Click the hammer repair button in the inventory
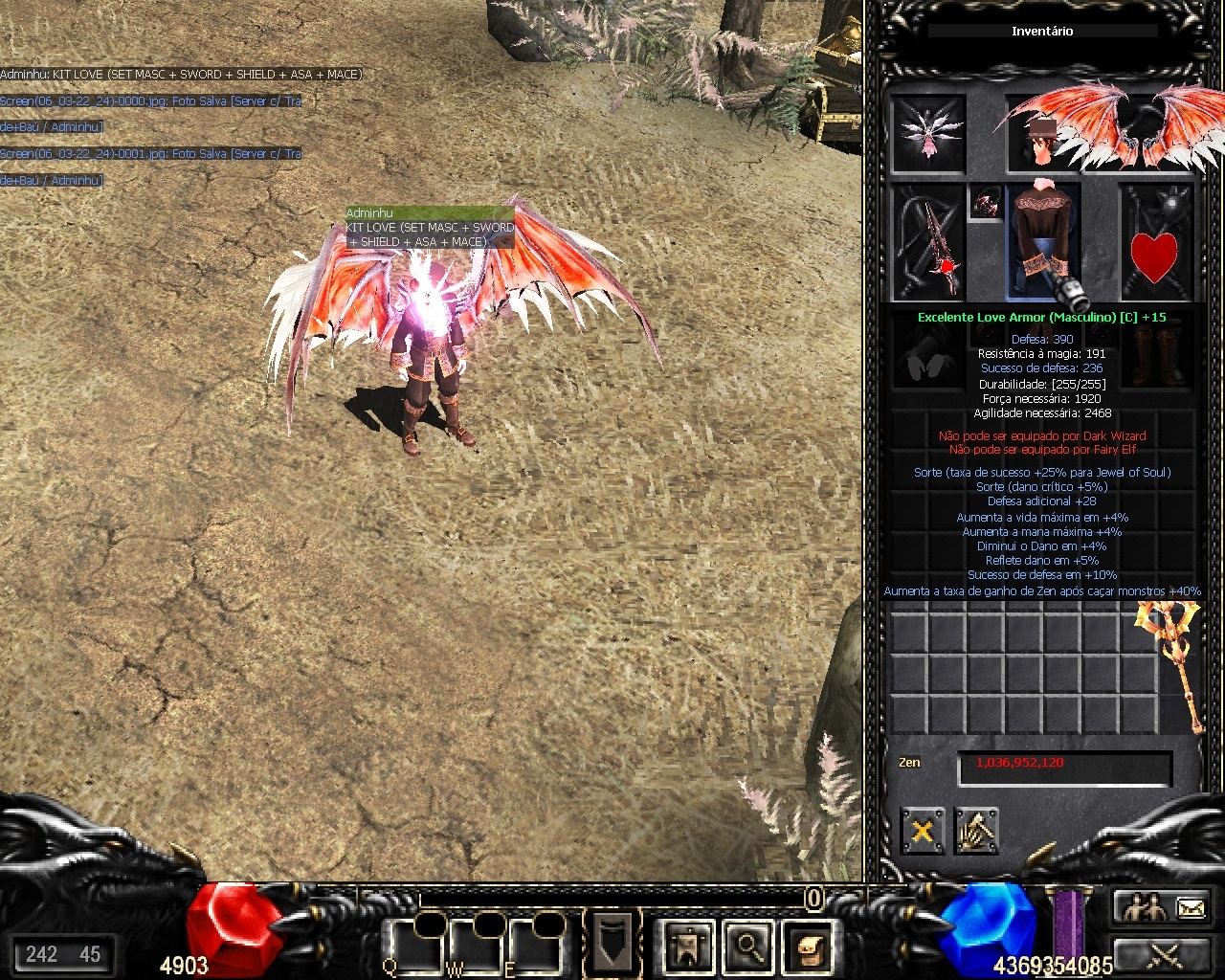 (975, 830)
